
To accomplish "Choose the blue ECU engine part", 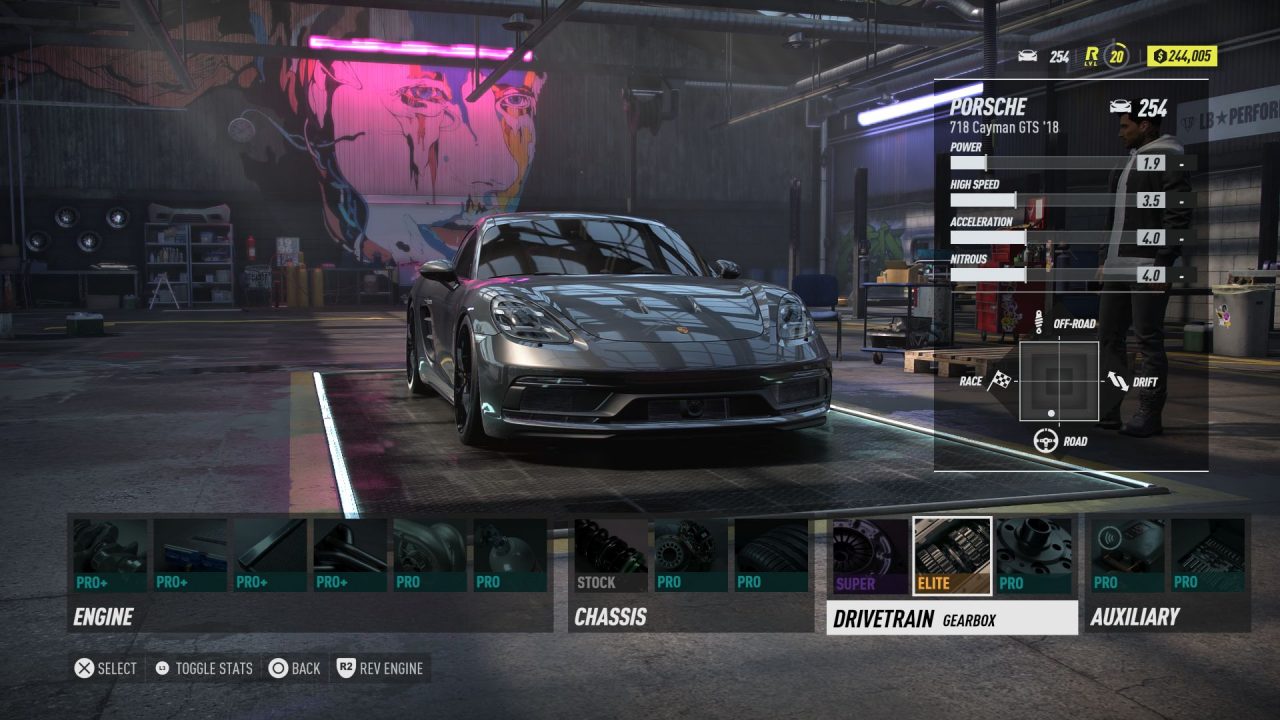I will pyautogui.click(x=190, y=555).
